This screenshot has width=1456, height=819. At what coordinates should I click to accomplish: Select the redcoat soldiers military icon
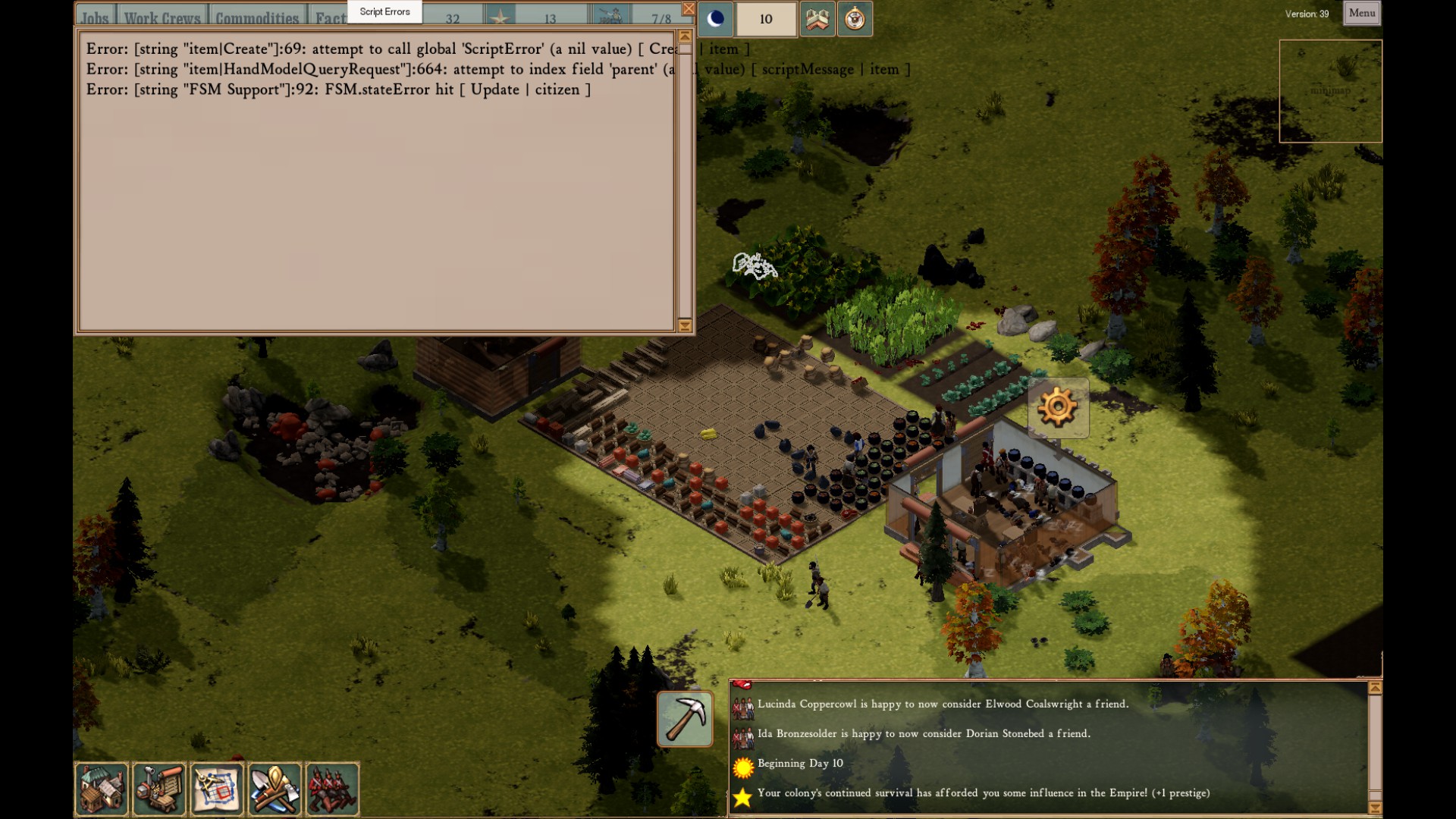click(332, 789)
